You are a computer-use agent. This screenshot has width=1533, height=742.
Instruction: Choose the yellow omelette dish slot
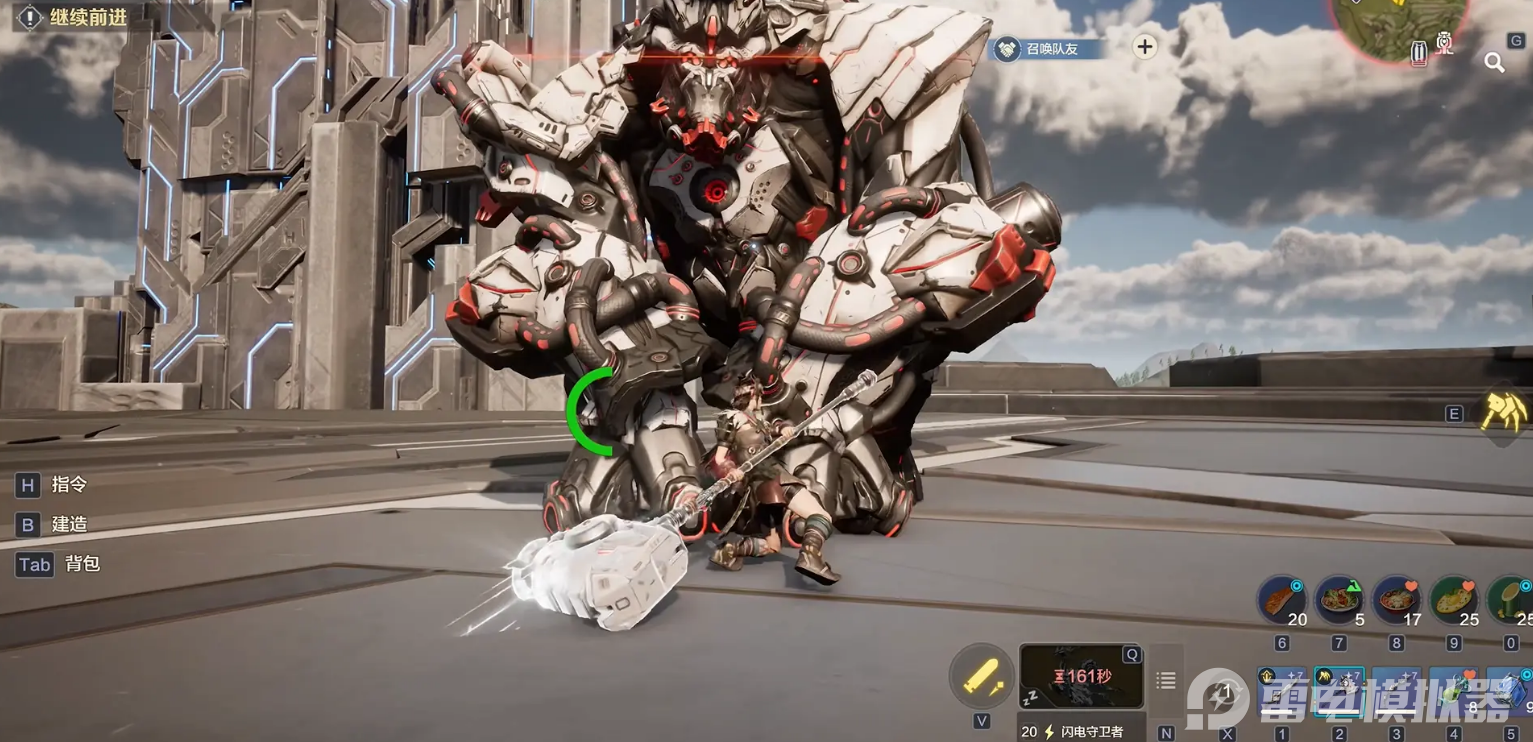pyautogui.click(x=1456, y=602)
